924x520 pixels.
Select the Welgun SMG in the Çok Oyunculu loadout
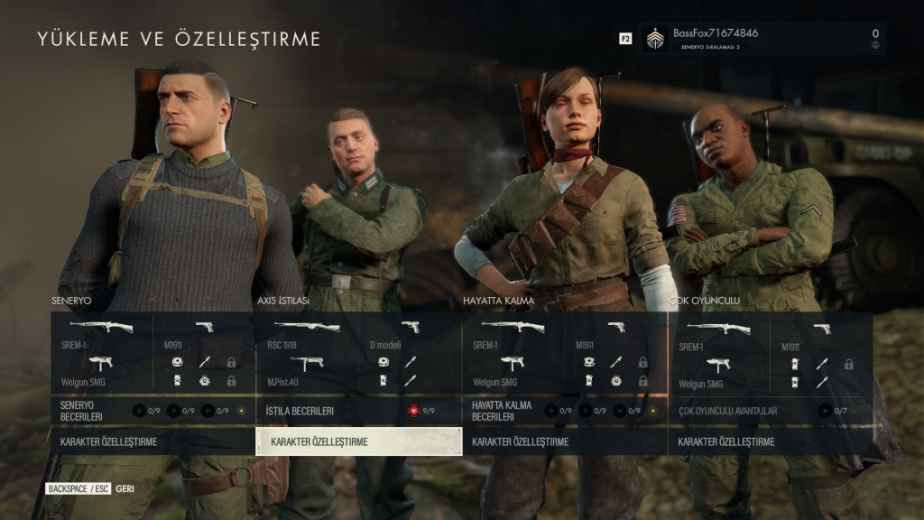coord(718,372)
